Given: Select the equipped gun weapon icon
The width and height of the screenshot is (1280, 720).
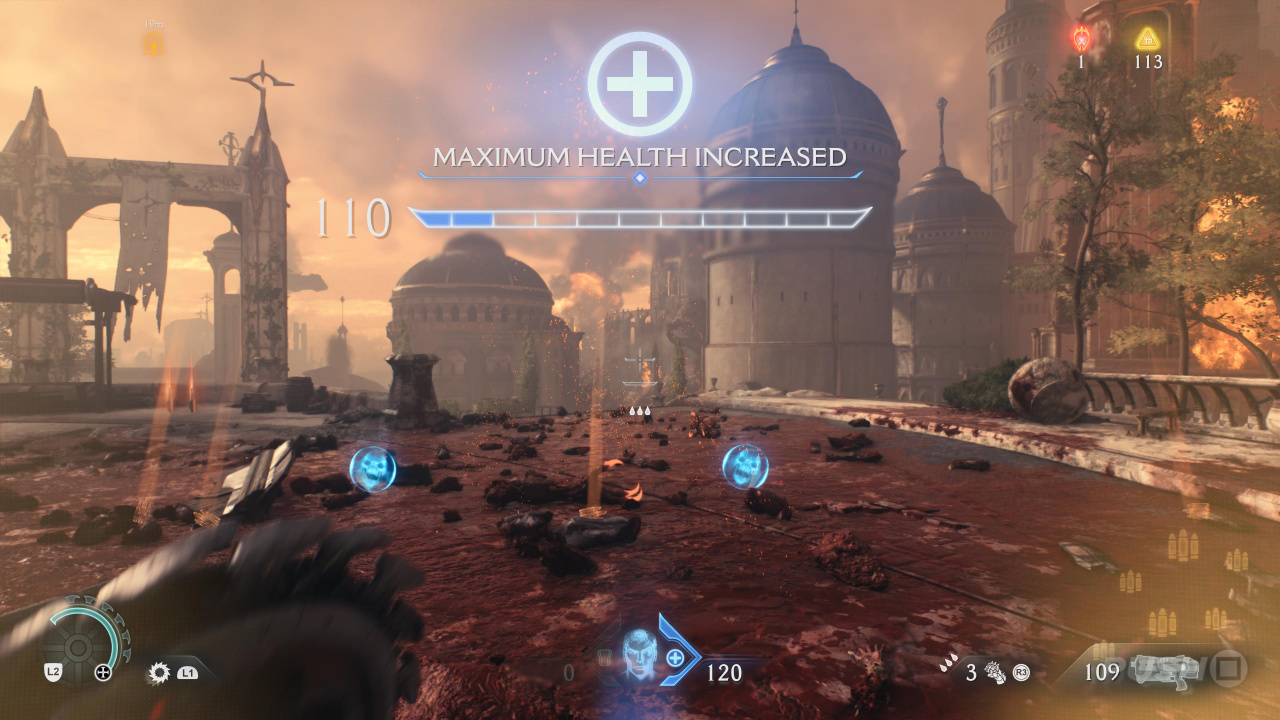Looking at the screenshot, I should pyautogui.click(x=1164, y=670).
